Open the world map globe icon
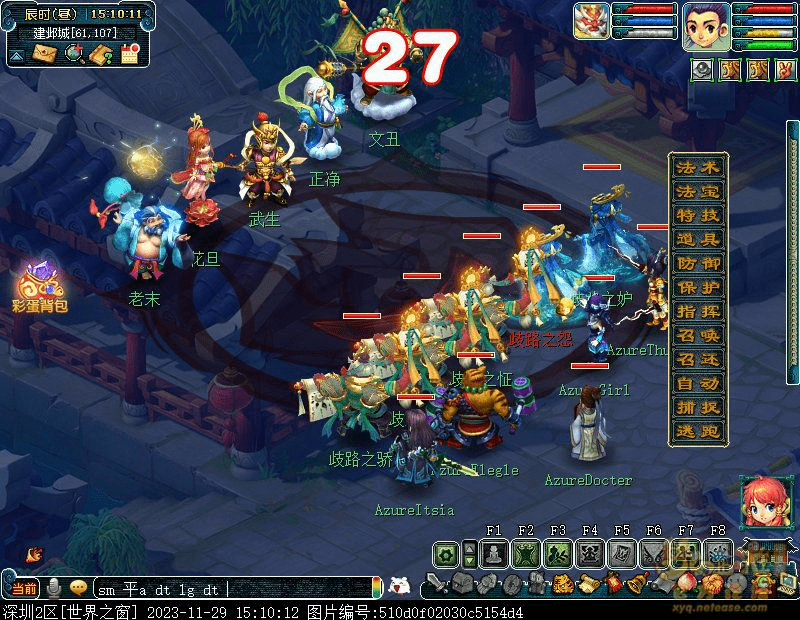The height and width of the screenshot is (620, 800). pos(73,53)
